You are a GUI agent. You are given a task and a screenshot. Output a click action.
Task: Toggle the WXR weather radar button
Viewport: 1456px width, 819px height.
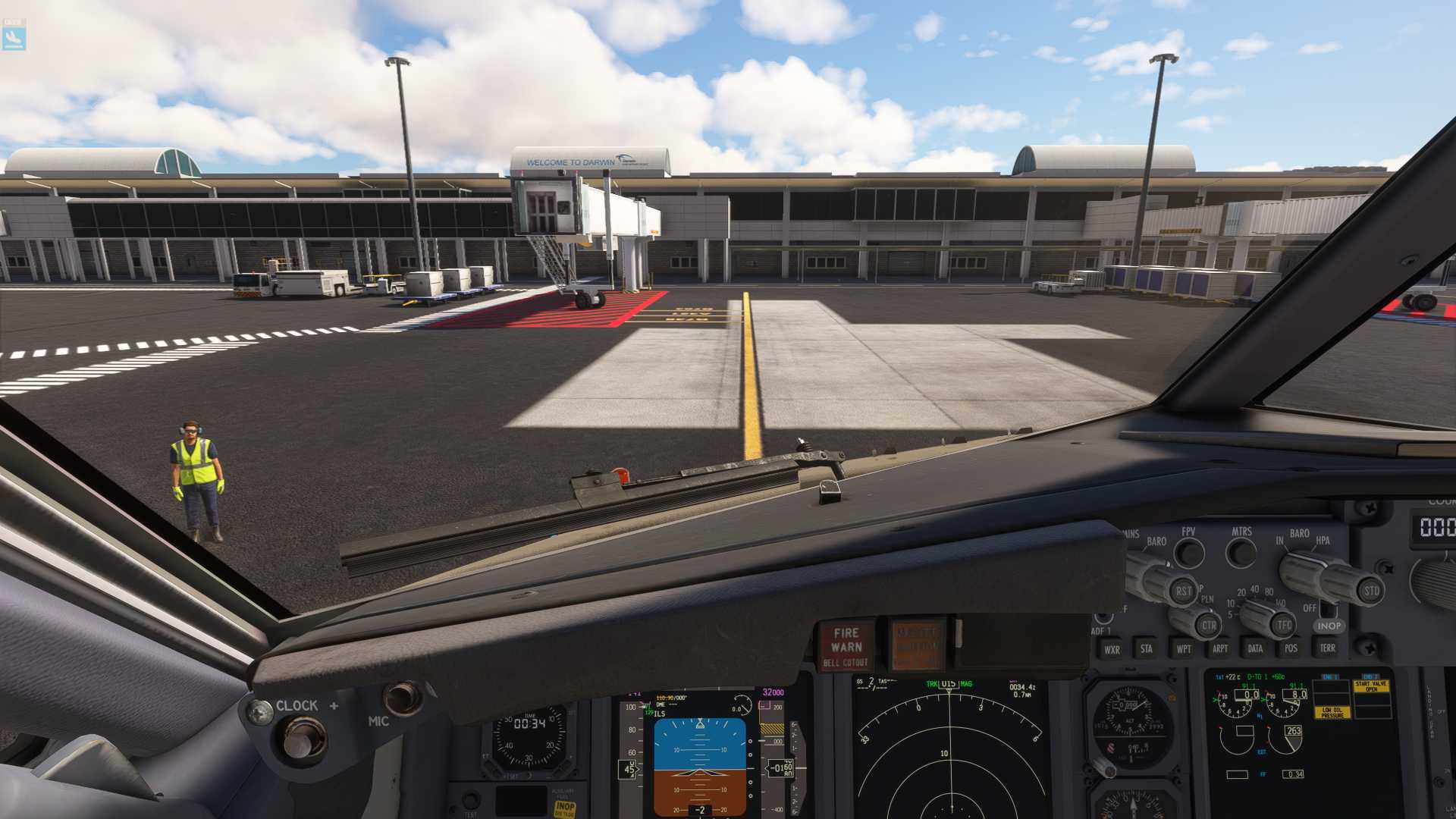coord(1111,649)
